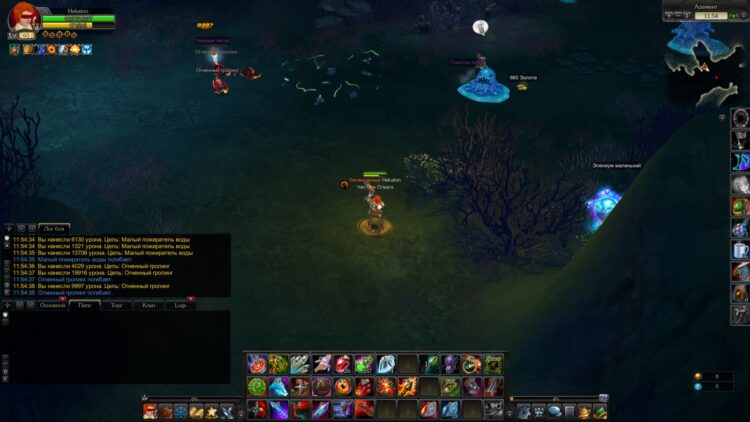Image resolution: width=750 pixels, height=422 pixels.
Task: Click the snowflake menu icon in bottom-left bar
Action: (x=181, y=411)
